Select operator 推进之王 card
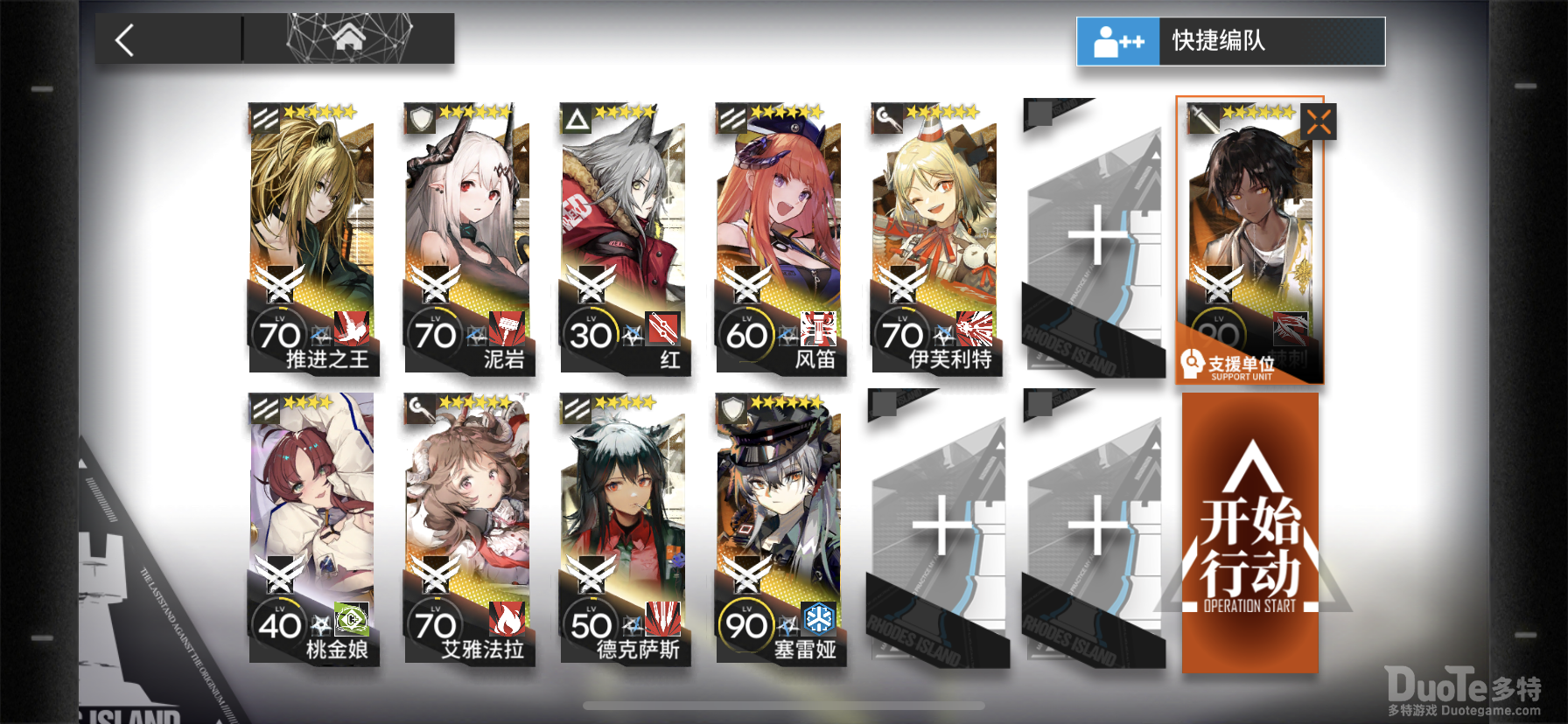This screenshot has height=724, width=1568. pyautogui.click(x=312, y=238)
